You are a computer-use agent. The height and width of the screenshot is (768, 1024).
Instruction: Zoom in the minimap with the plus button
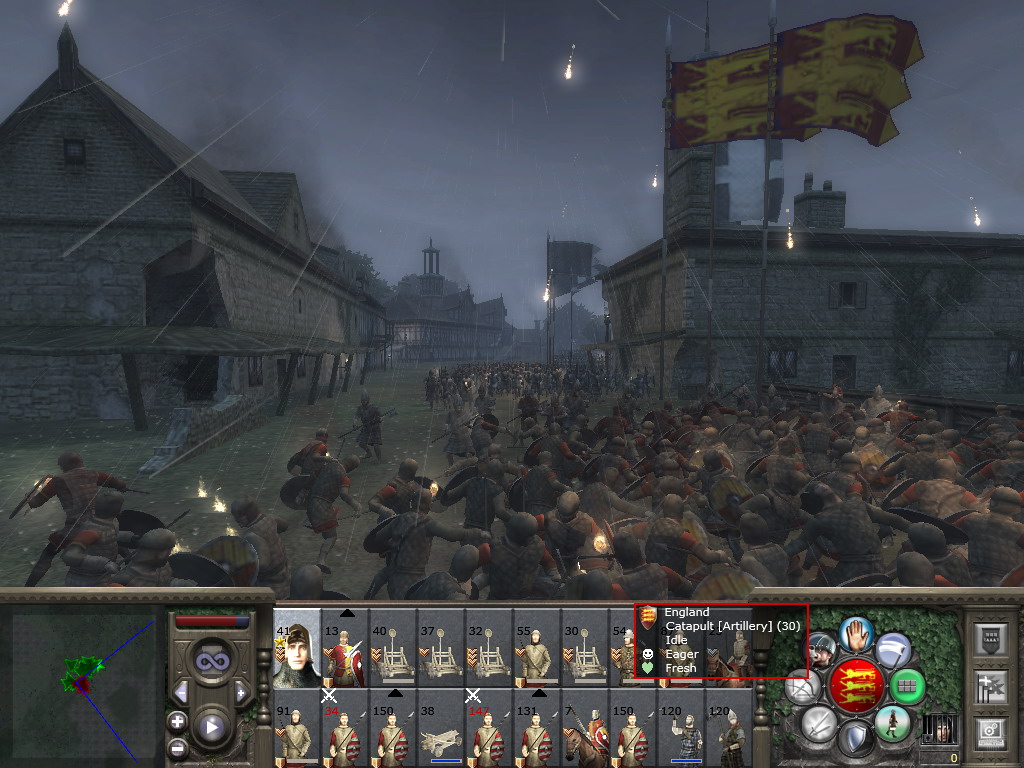click(x=177, y=721)
